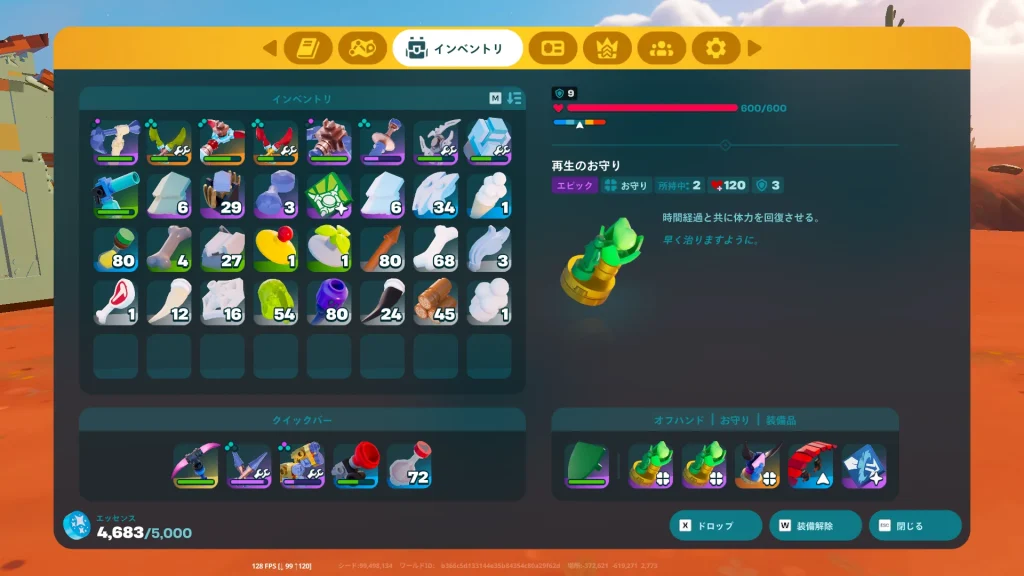Switch to the book journal tab

pos(308,48)
